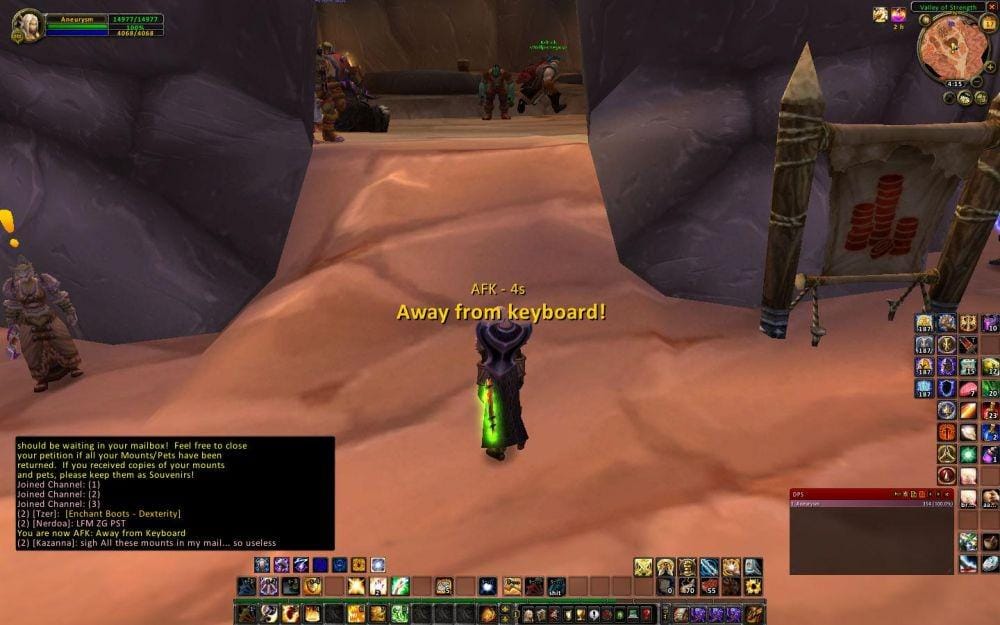
Task: Use the red potion stack of 23
Action: [x=990, y=410]
